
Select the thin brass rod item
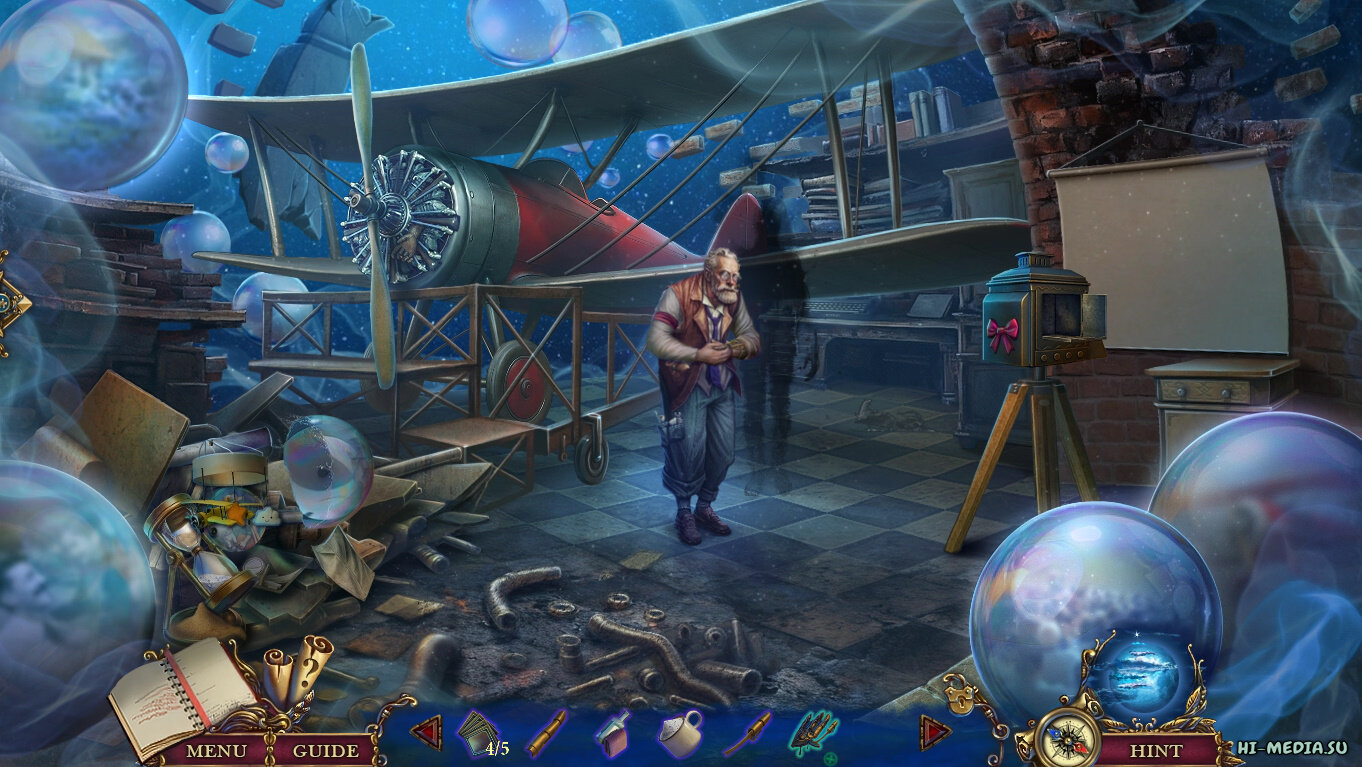point(747,733)
